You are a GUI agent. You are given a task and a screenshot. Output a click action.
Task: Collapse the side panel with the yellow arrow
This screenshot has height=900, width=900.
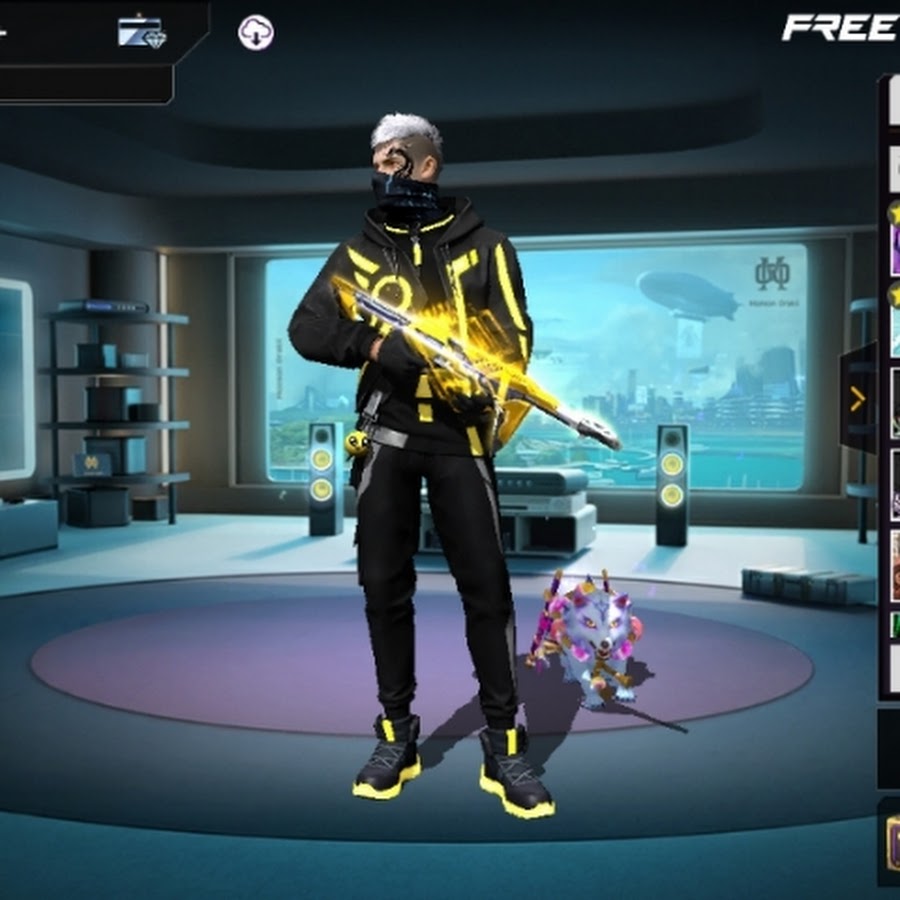coord(857,400)
